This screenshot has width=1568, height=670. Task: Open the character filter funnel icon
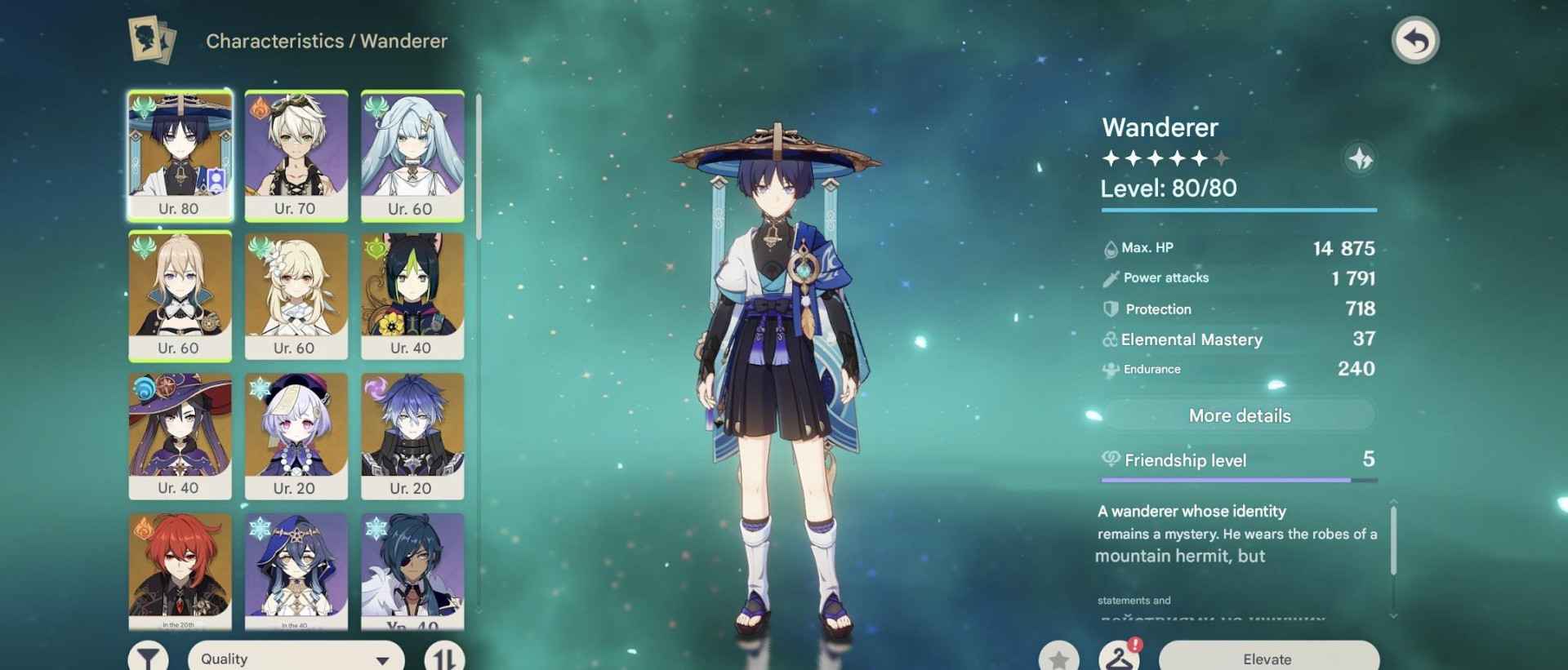coord(148,657)
